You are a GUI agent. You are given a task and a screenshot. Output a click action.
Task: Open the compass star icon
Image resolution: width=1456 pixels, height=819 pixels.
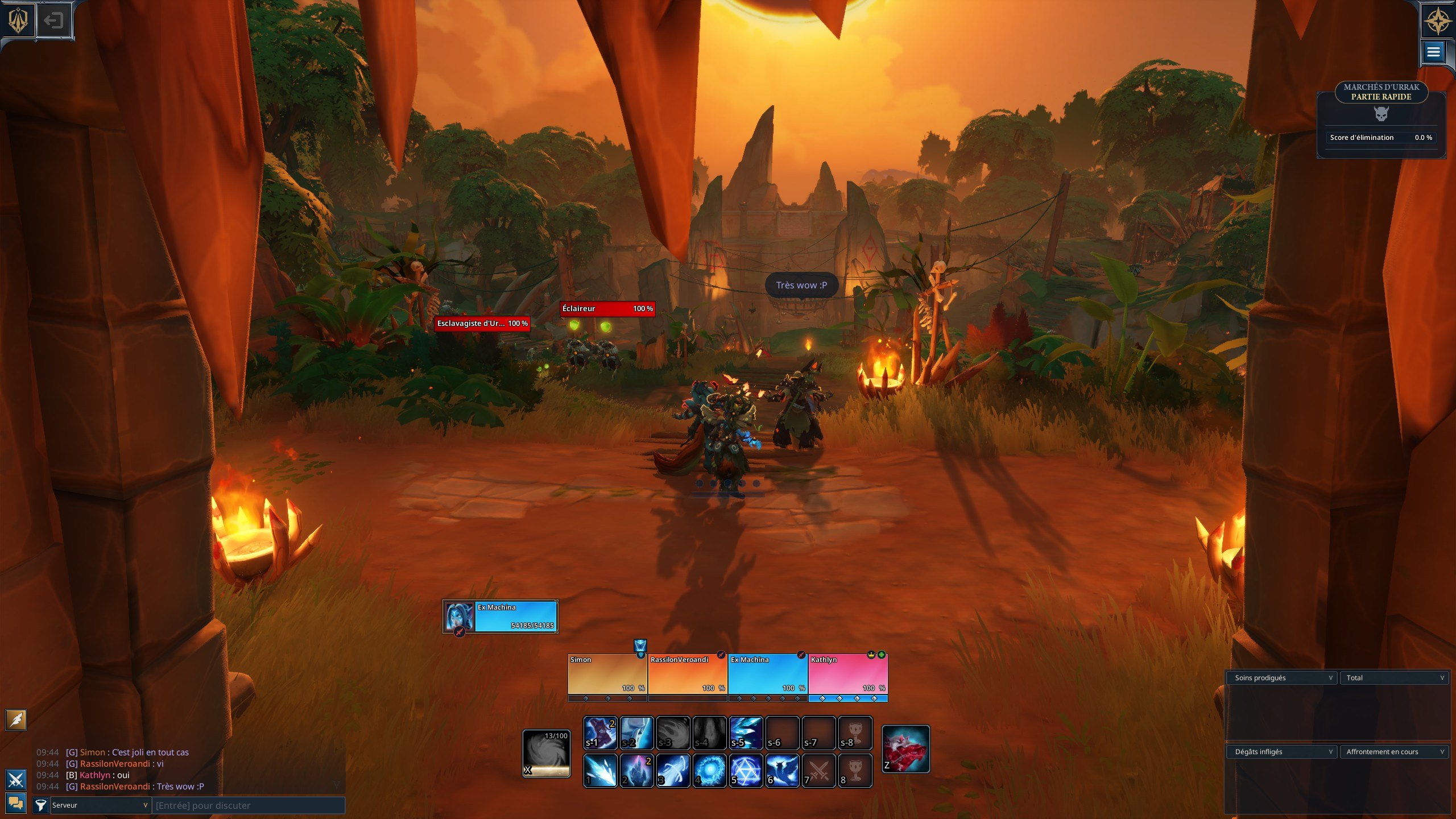click(x=1438, y=22)
